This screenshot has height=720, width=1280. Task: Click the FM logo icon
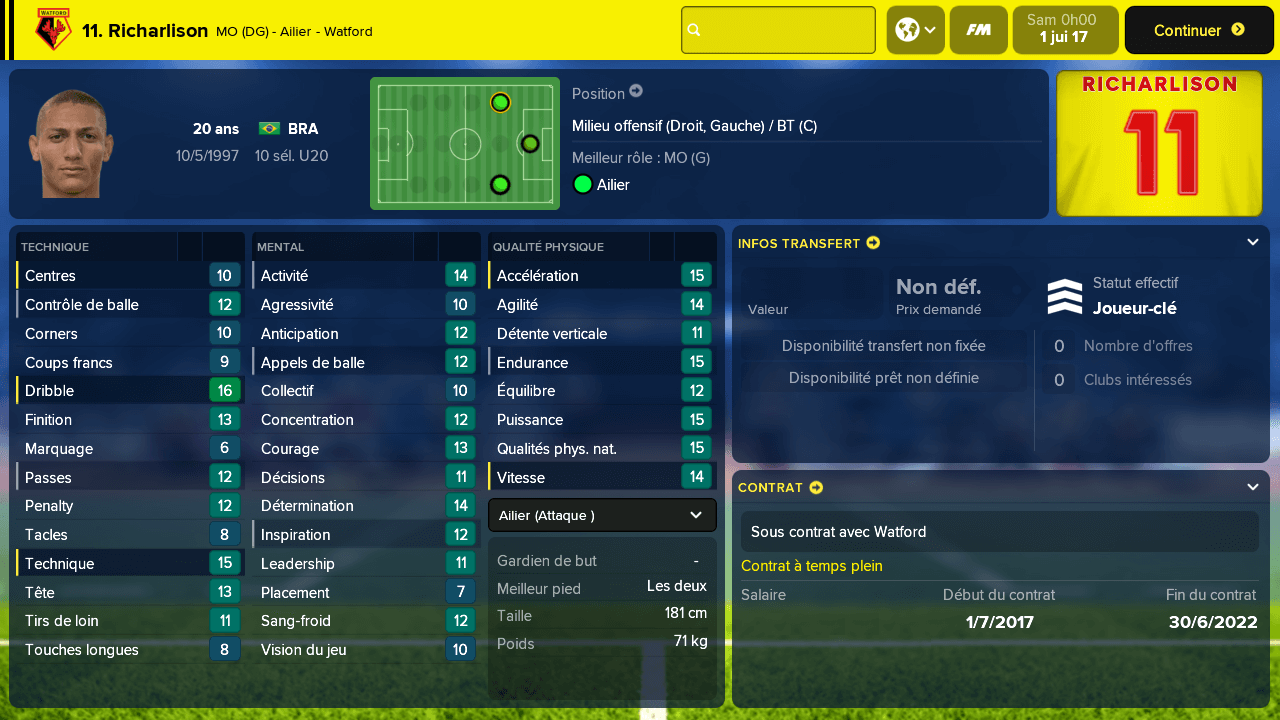(978, 29)
